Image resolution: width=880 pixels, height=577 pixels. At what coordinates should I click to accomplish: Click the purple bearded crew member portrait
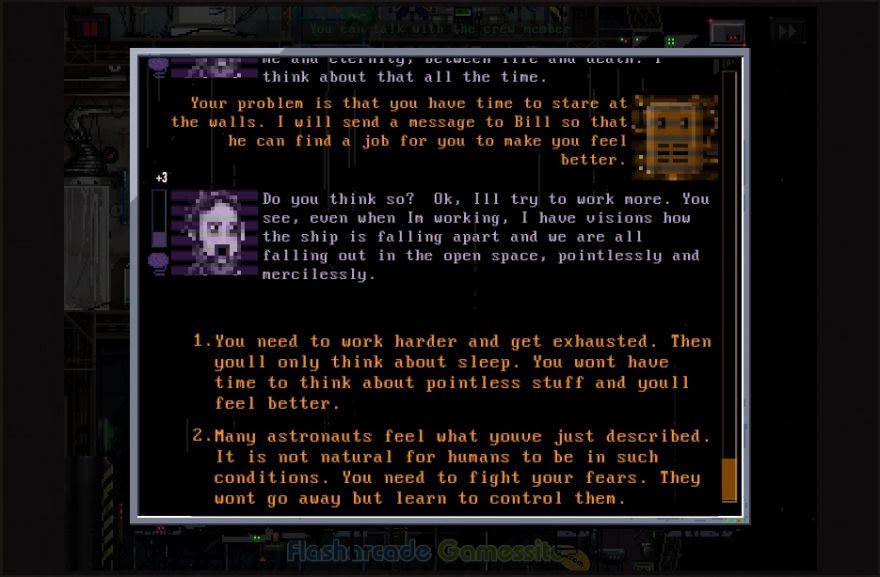pyautogui.click(x=214, y=232)
